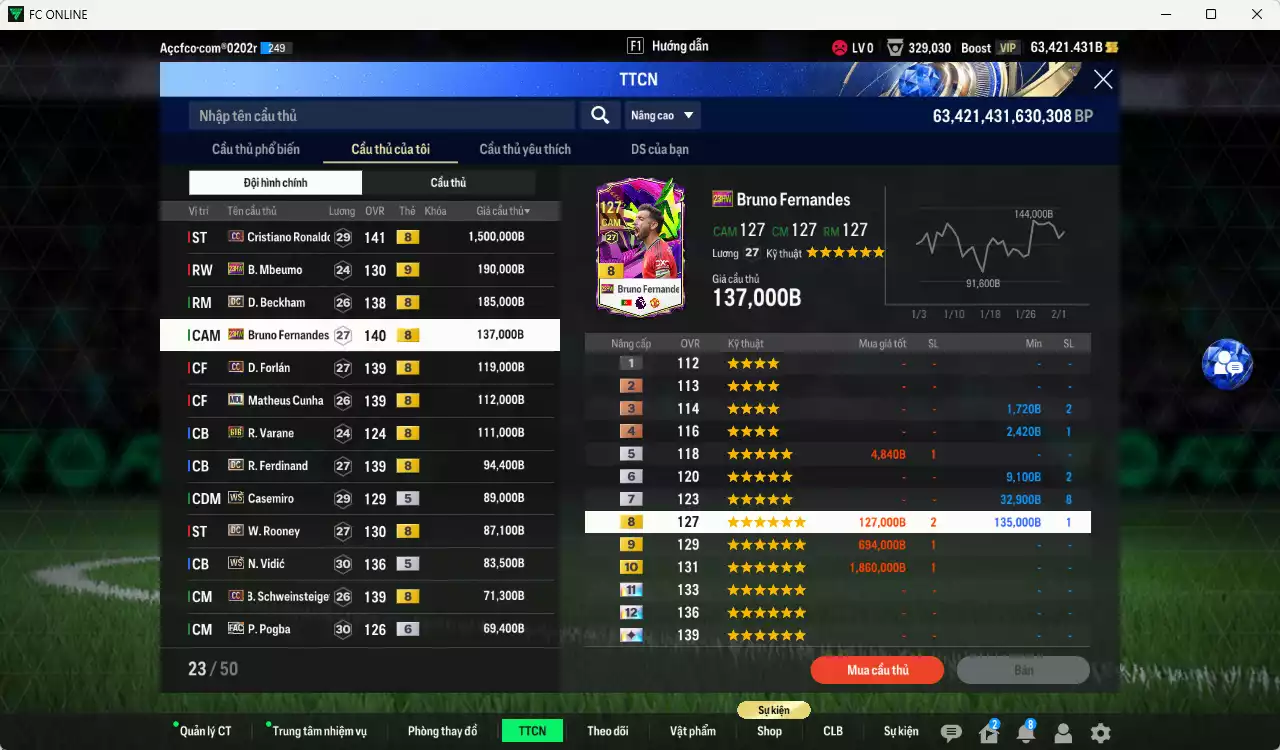Click the floating blue social icon on right edge
The height and width of the screenshot is (750, 1280).
click(1227, 364)
